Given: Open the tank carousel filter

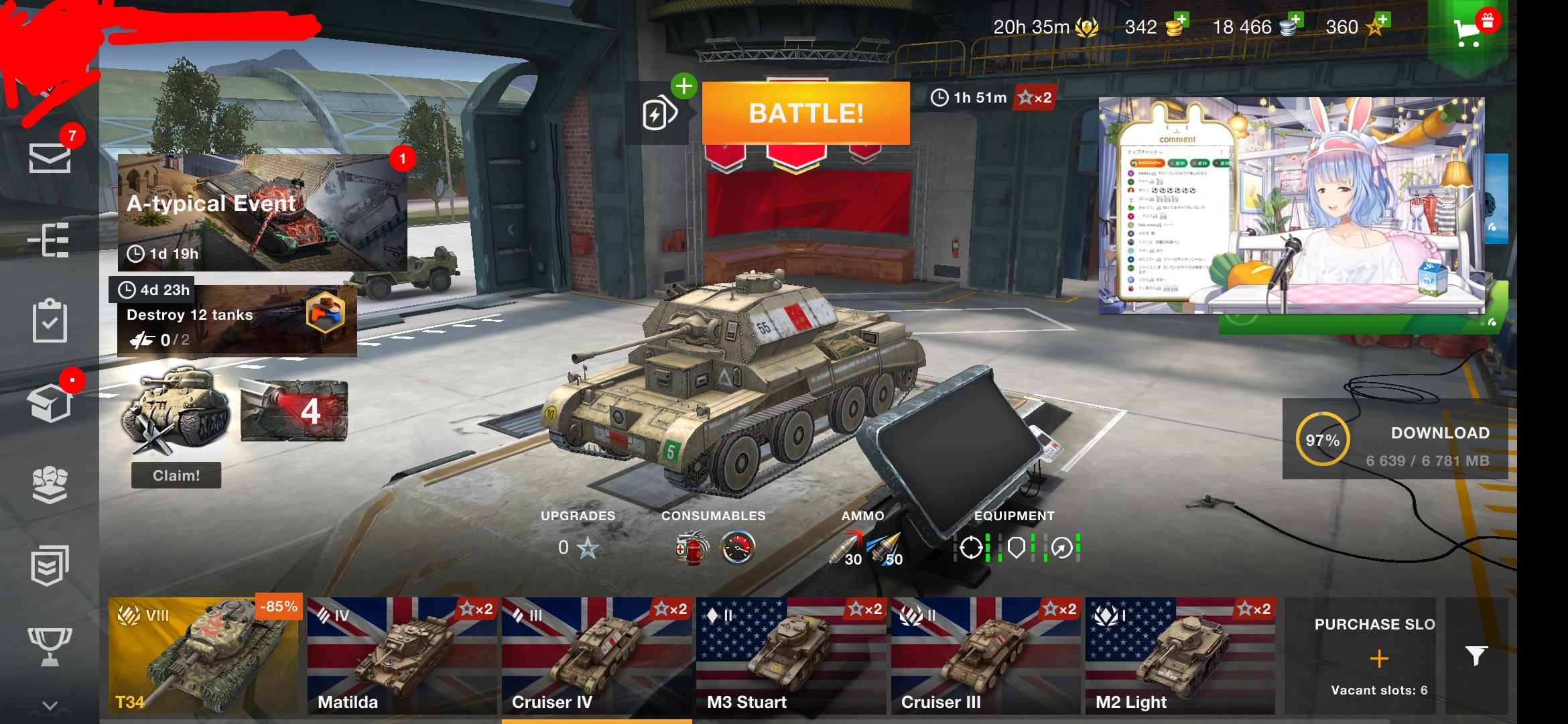Looking at the screenshot, I should click(1476, 656).
